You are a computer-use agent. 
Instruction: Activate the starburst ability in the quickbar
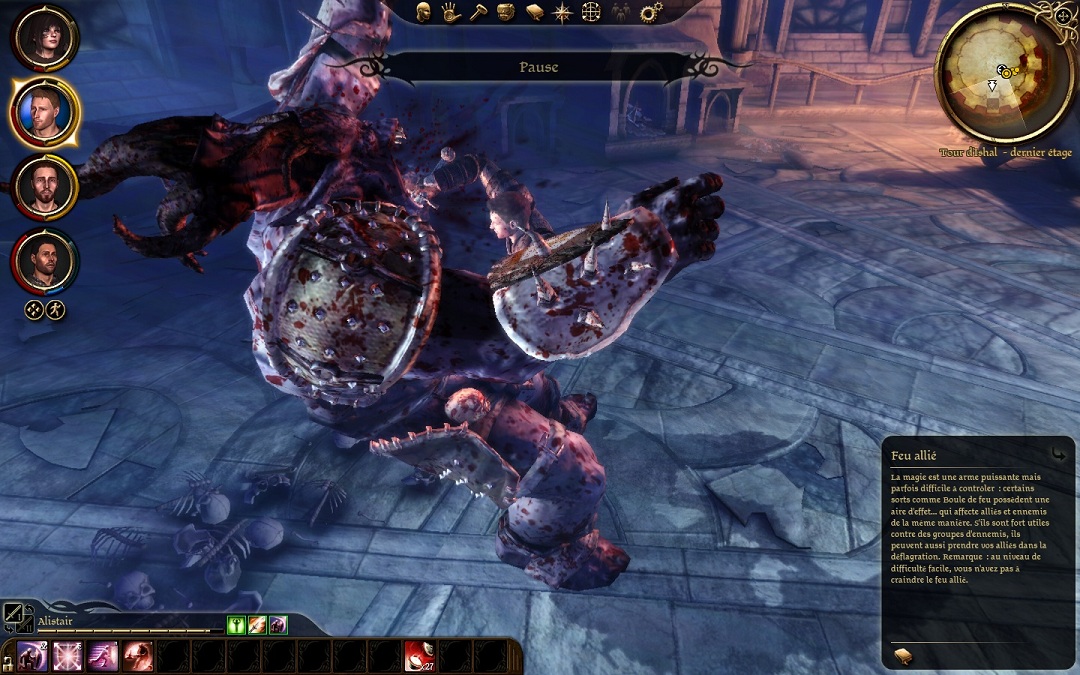(x=67, y=657)
